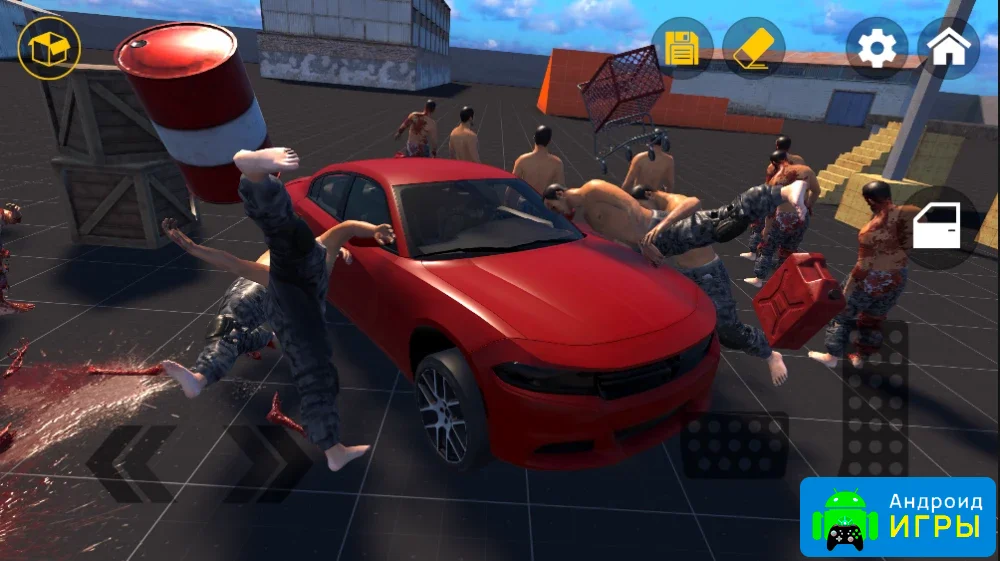Viewport: 1000px width, 561px height.
Task: Return to the home screen
Action: coord(948,48)
